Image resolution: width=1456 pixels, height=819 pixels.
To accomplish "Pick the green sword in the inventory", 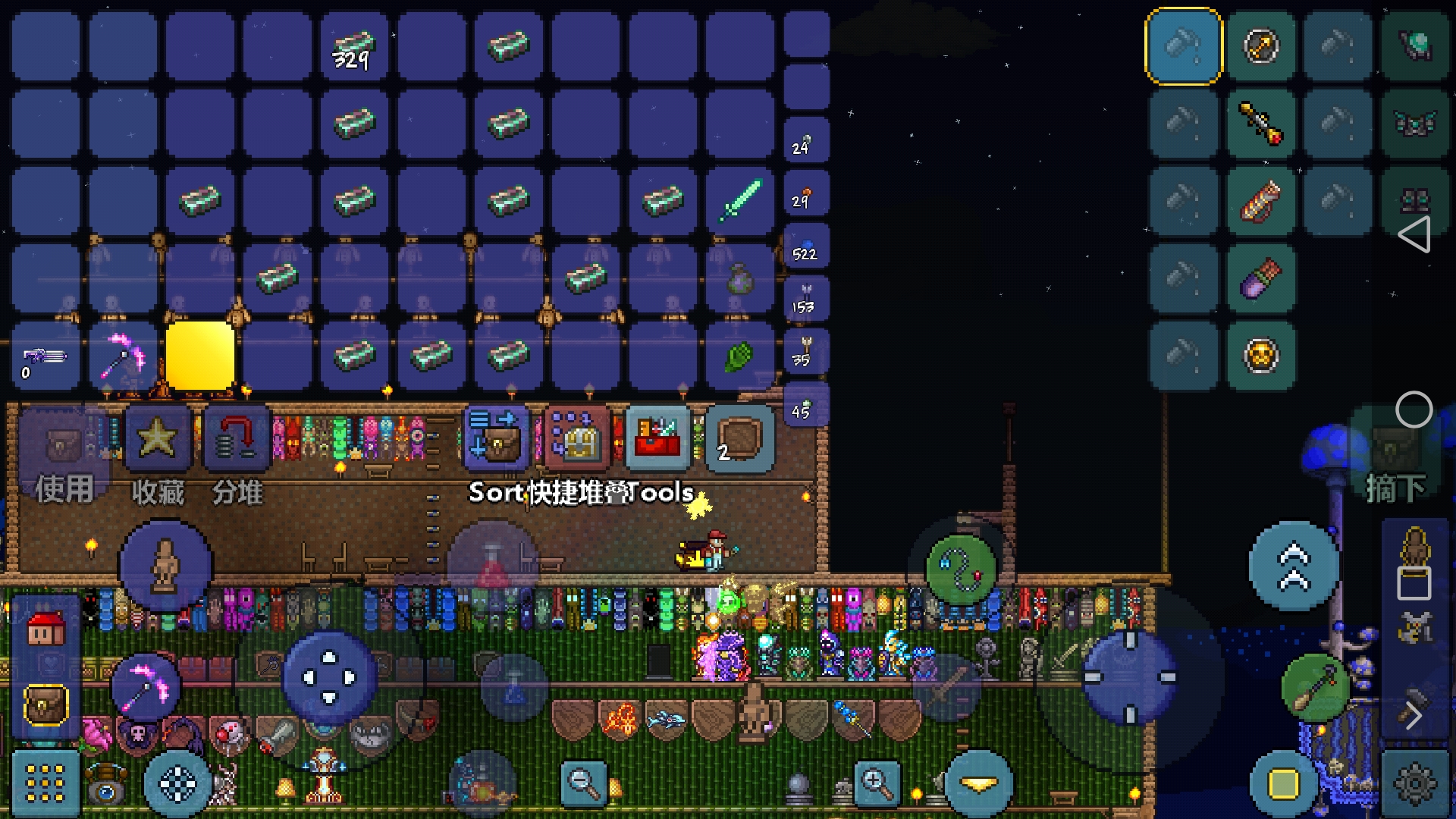I will [x=739, y=200].
